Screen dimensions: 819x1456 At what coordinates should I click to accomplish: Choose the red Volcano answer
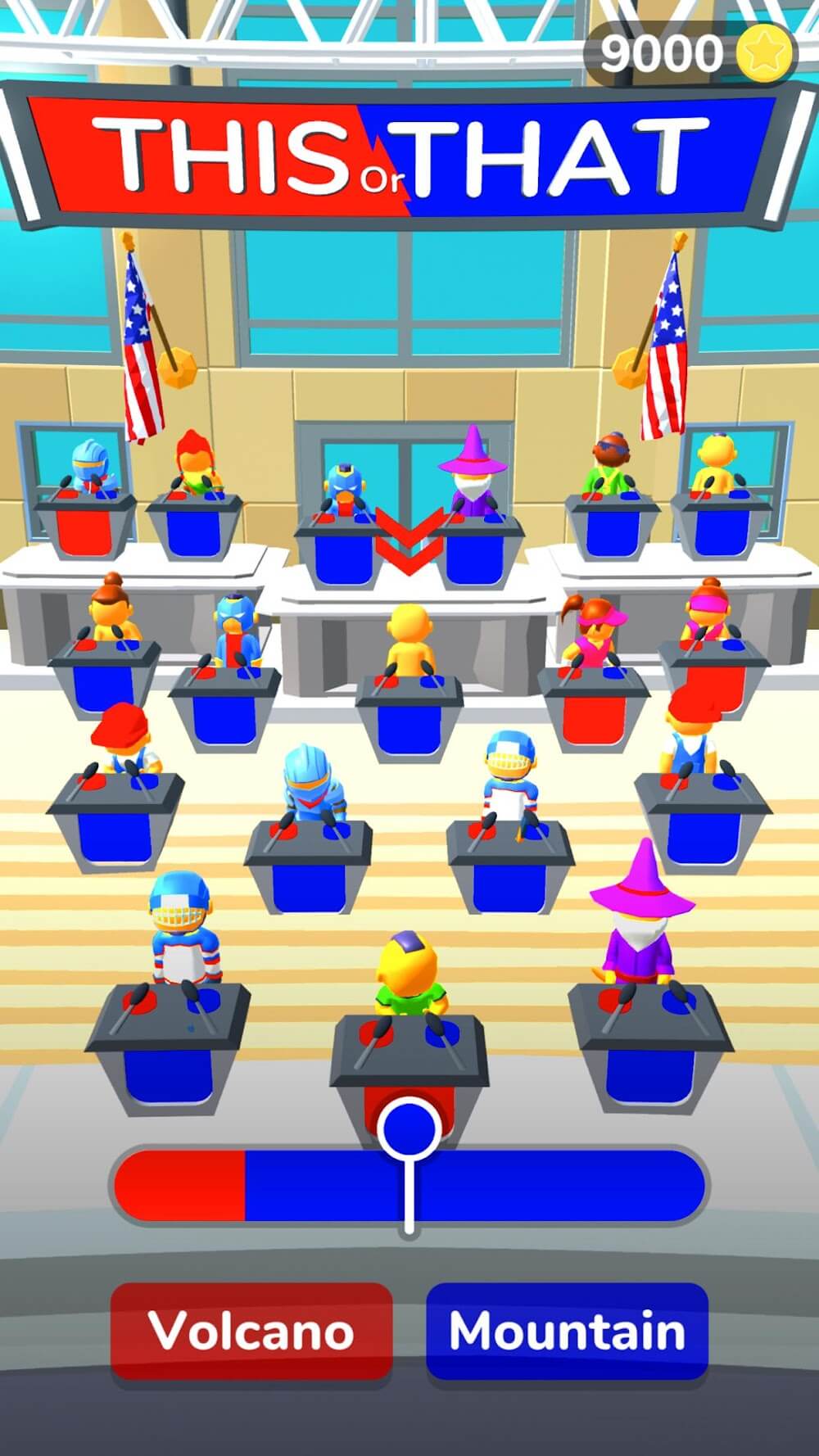(251, 1331)
